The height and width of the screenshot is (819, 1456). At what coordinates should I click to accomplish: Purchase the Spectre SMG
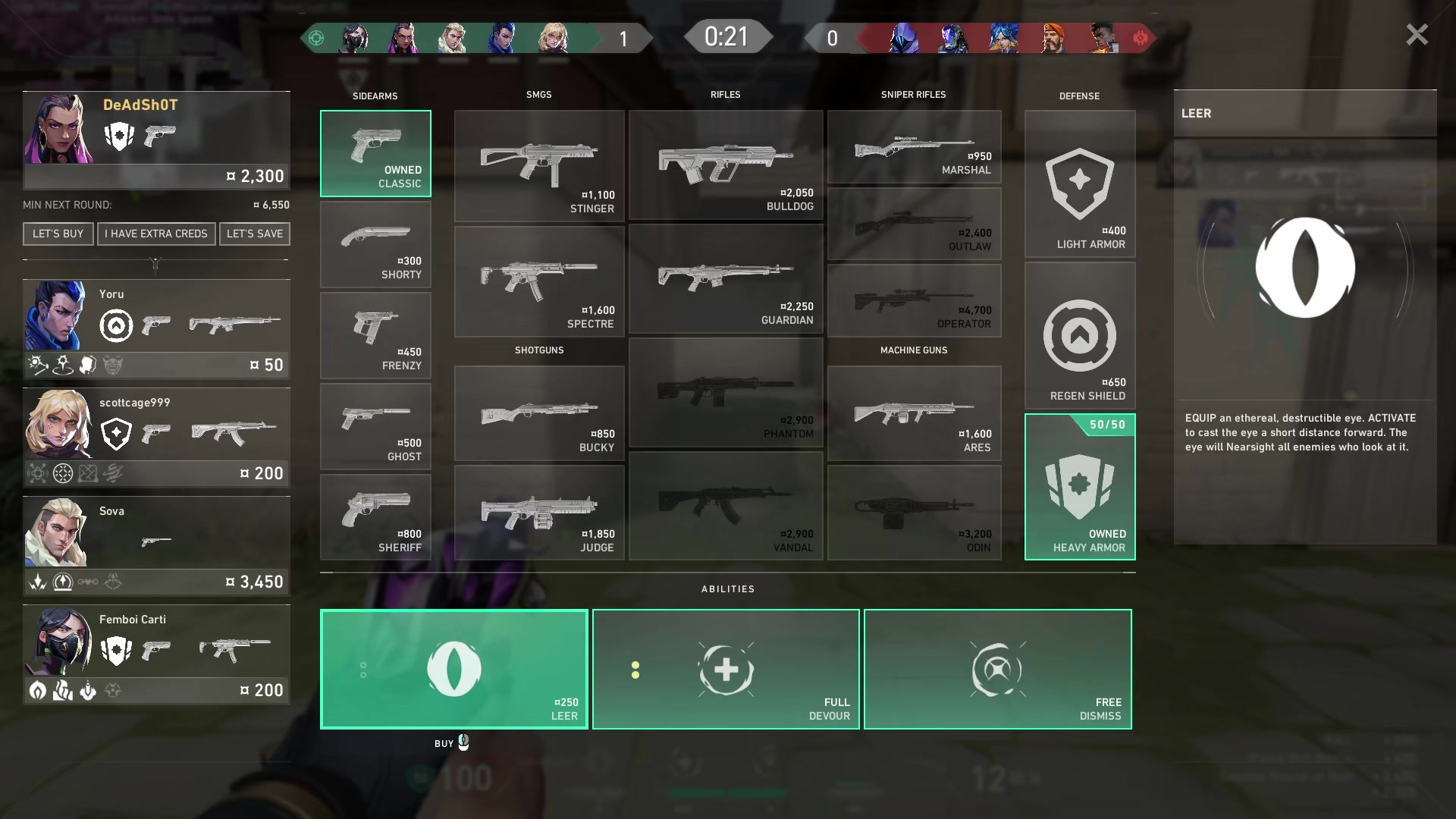pyautogui.click(x=539, y=281)
